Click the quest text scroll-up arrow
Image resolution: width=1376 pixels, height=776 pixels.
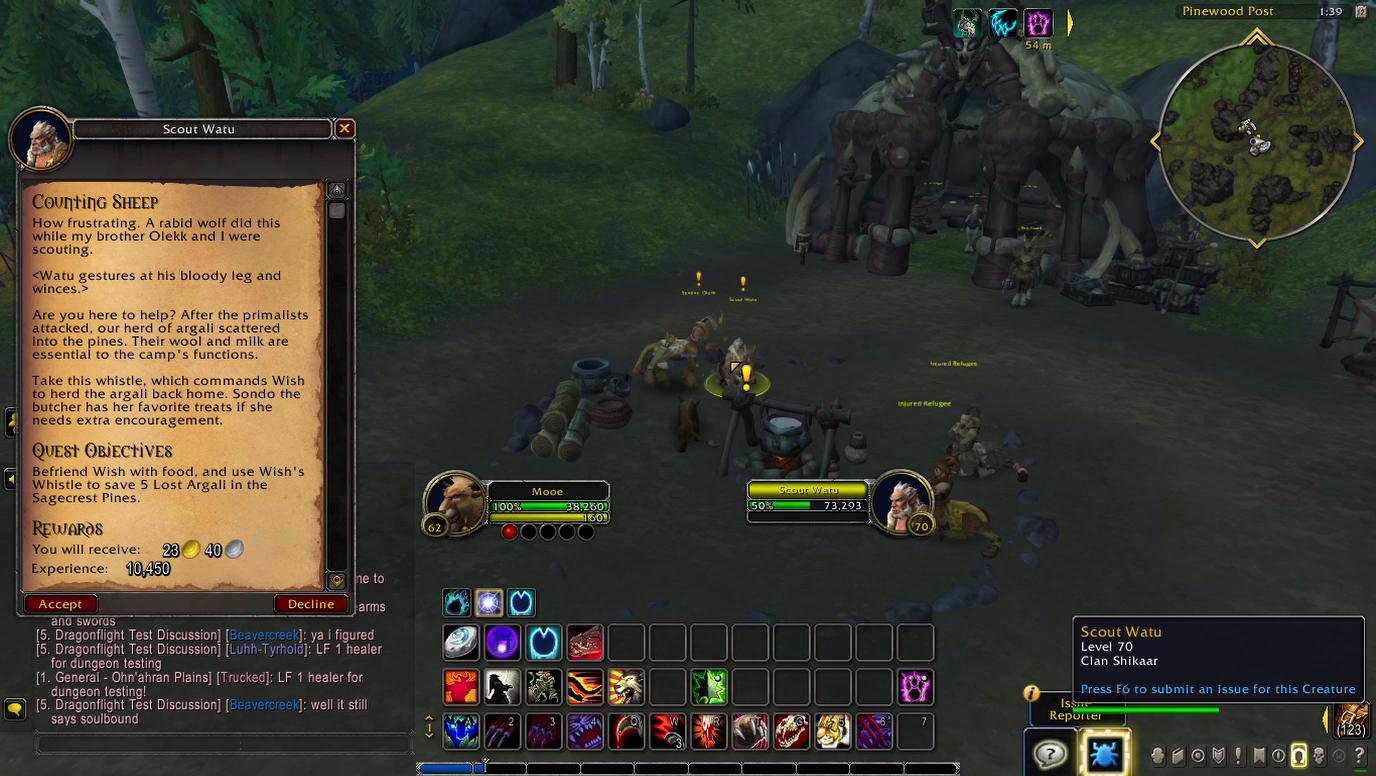337,190
